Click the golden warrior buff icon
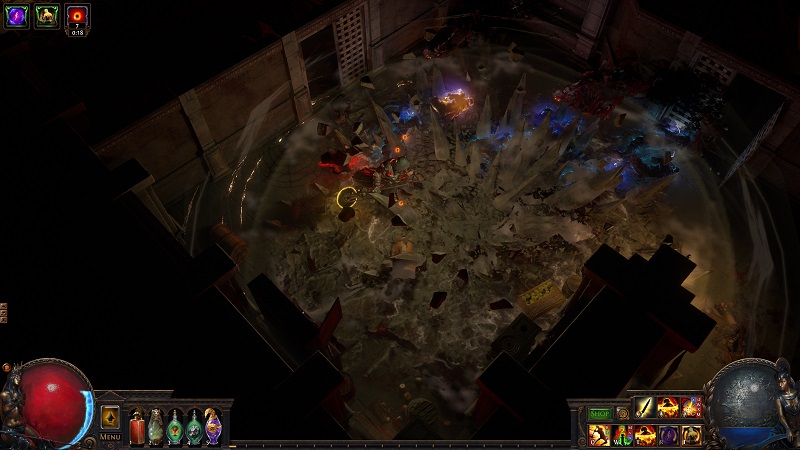Viewport: 800px width, 450px height. point(46,16)
